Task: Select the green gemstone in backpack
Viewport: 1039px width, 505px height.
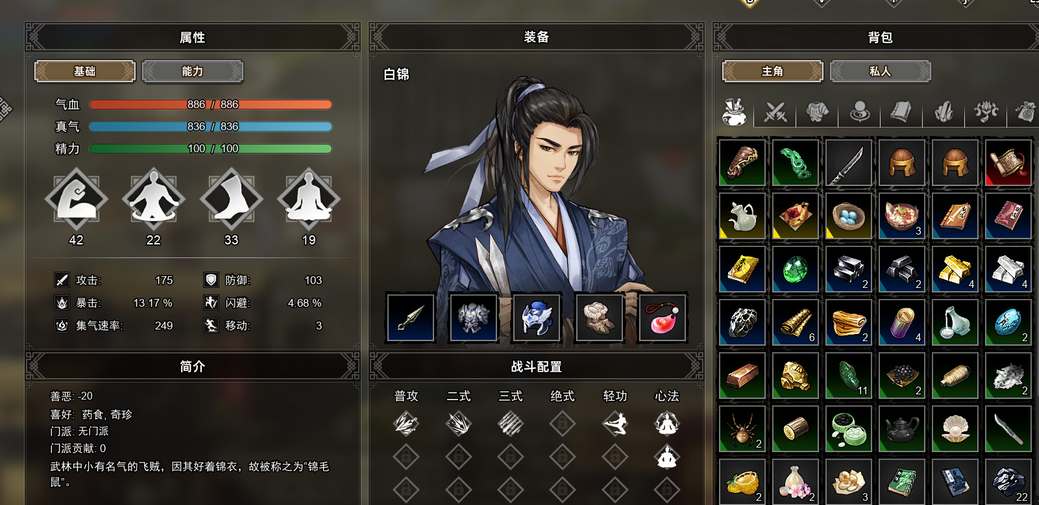Action: pos(795,269)
